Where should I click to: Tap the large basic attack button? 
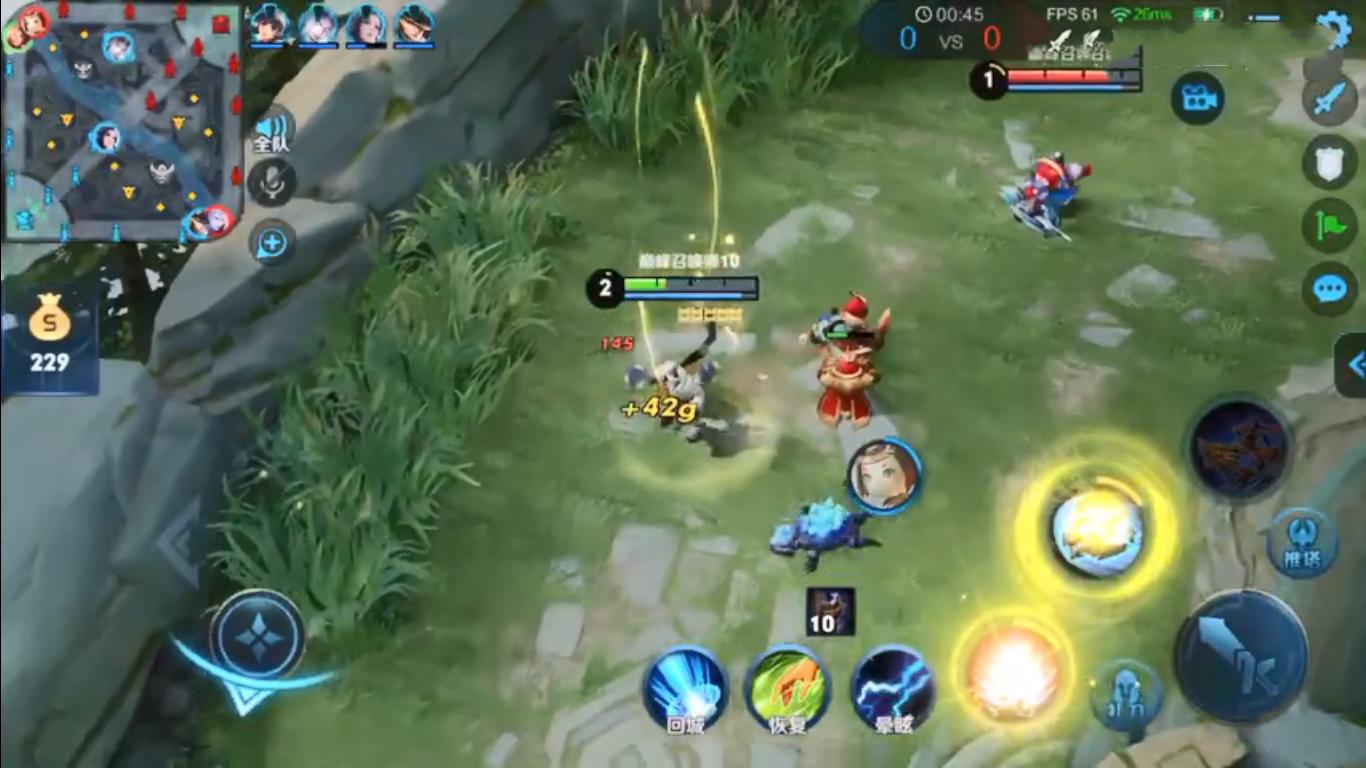tap(1241, 657)
